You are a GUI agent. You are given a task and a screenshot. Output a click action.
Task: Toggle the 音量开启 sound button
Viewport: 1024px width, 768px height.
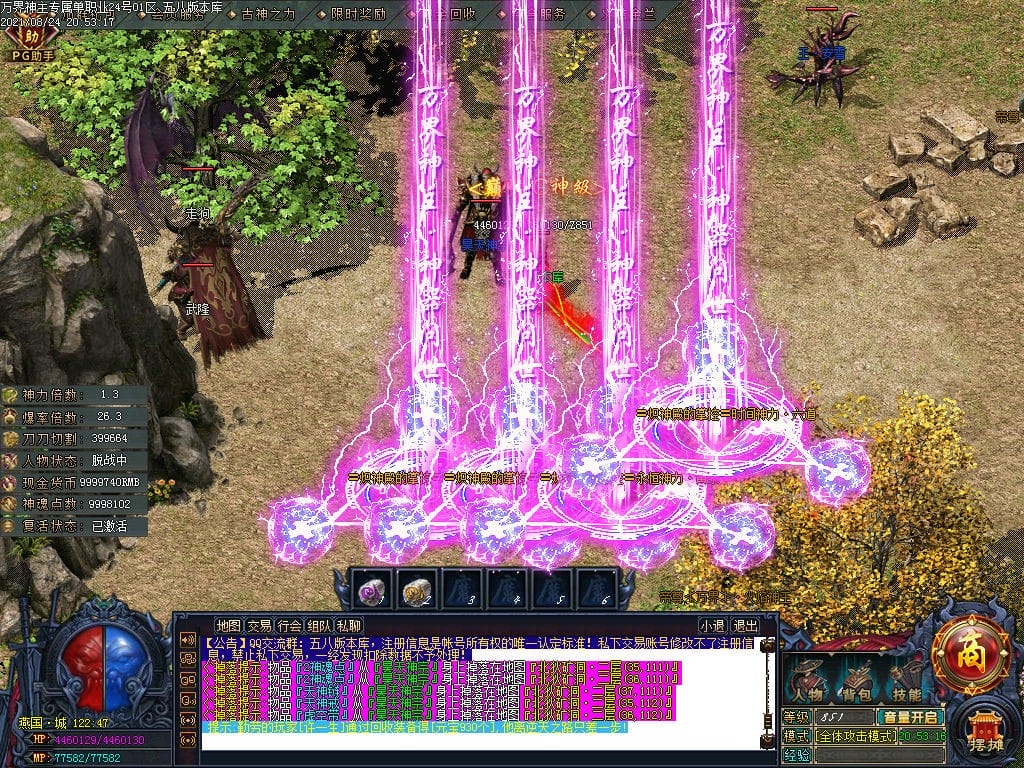[x=909, y=717]
